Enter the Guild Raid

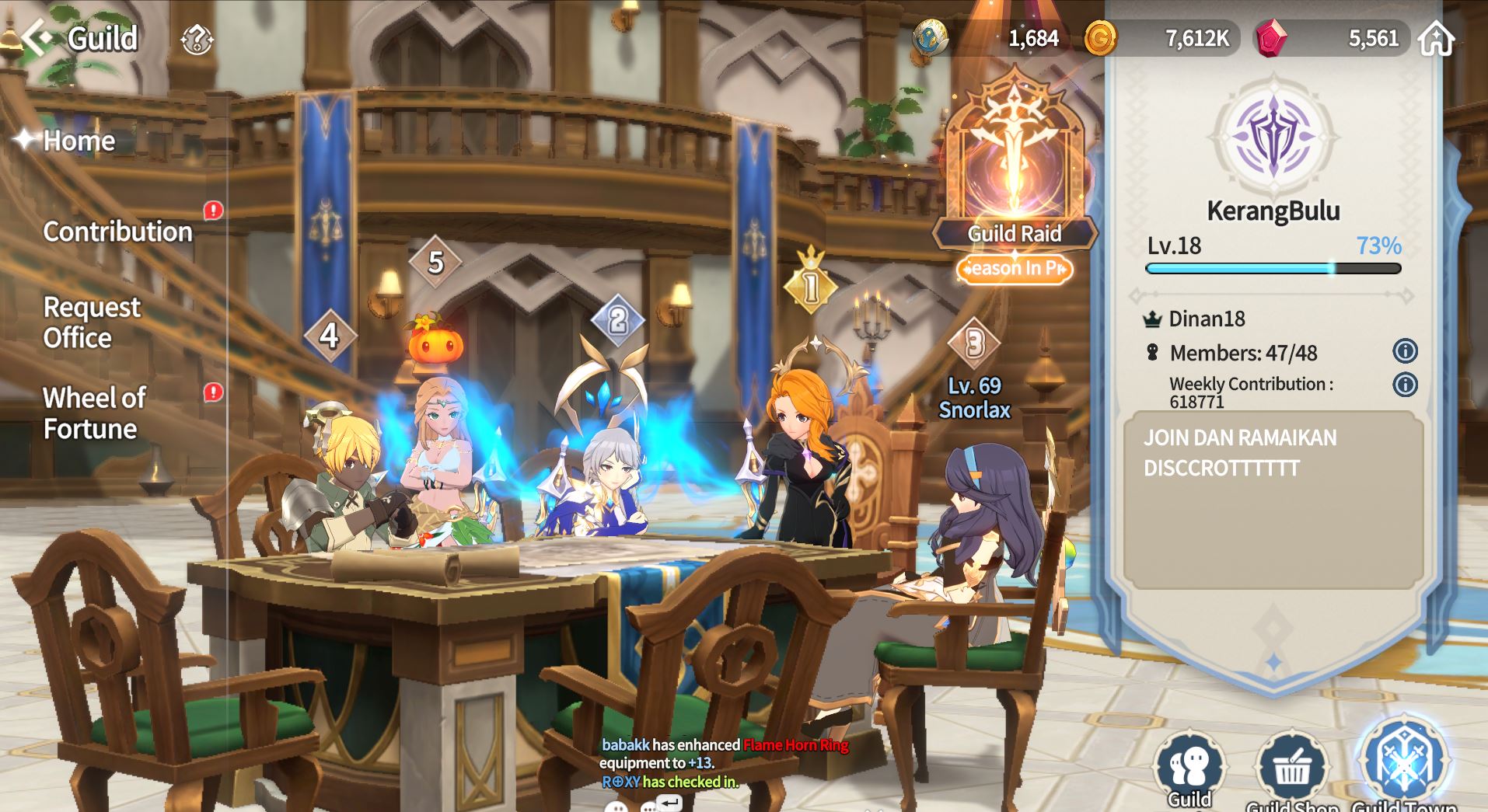[1014, 173]
